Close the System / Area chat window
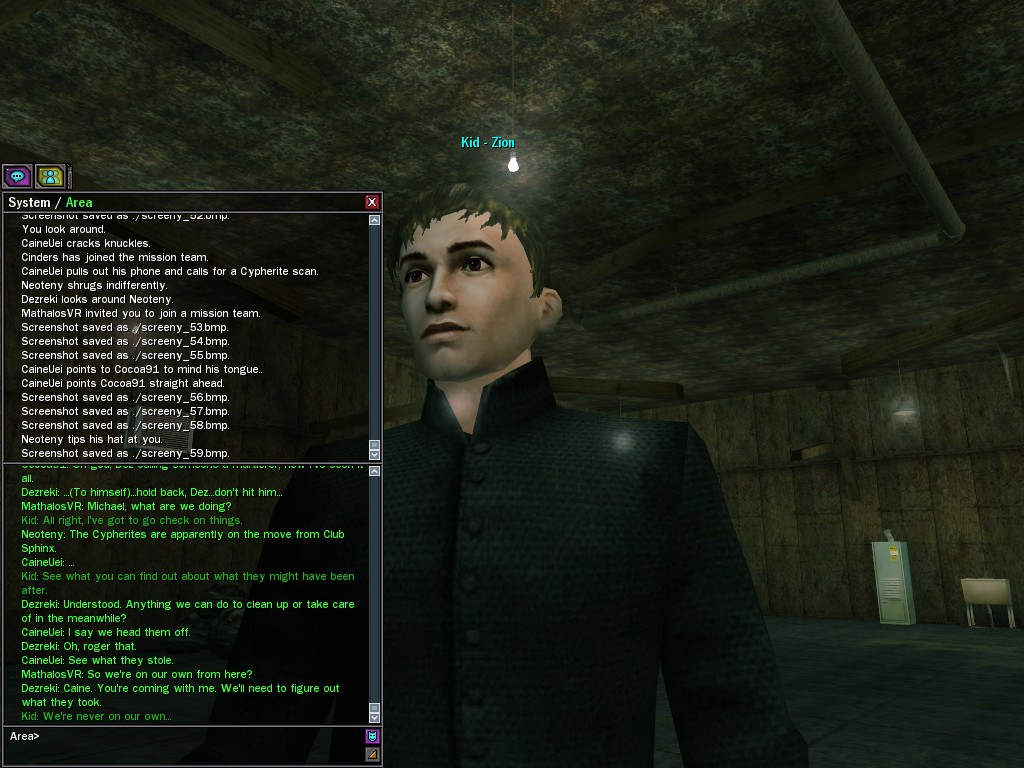This screenshot has height=768, width=1024. (x=372, y=202)
